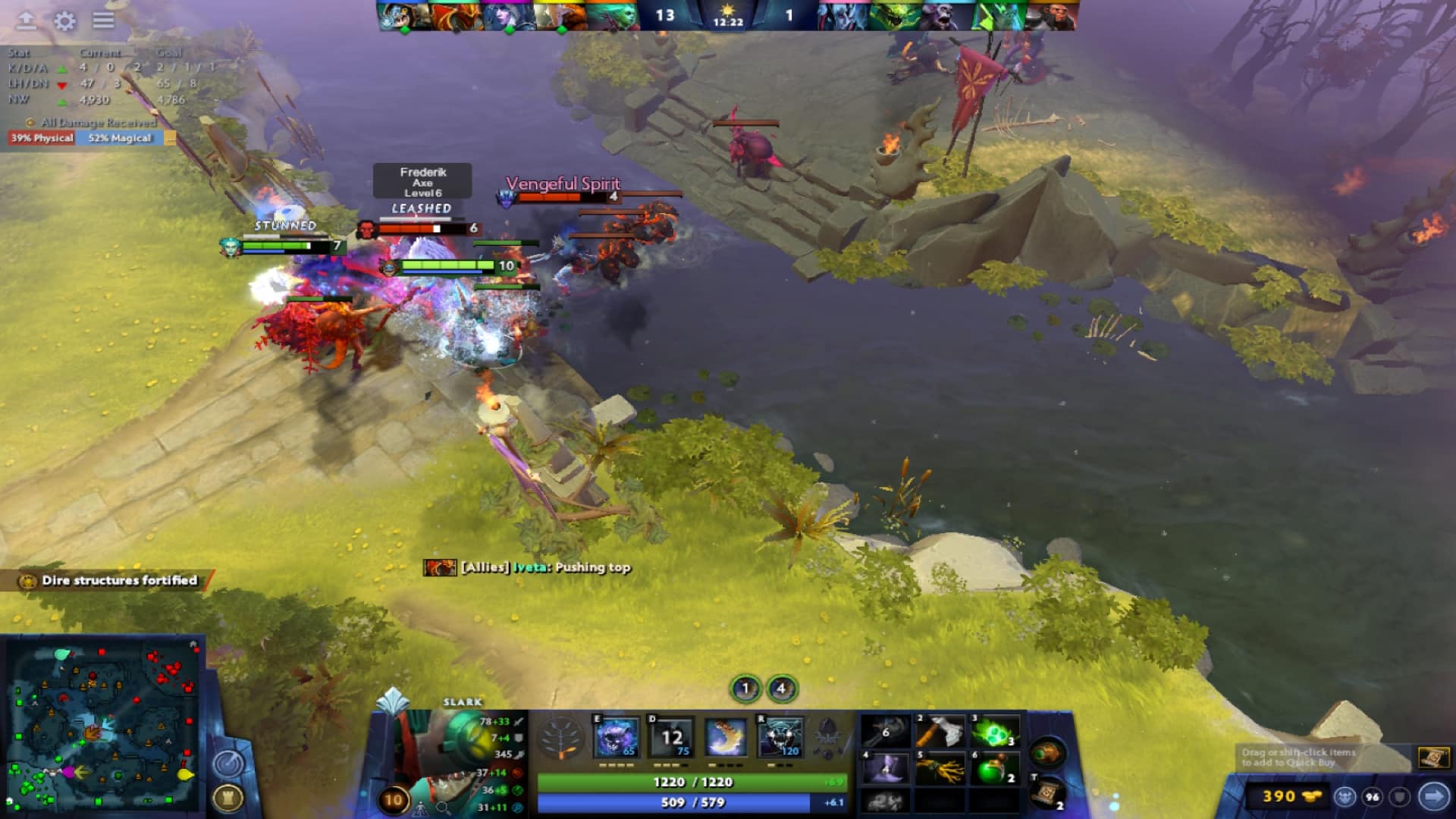Open the shop with the blue arrow button
This screenshot has width=1456, height=819.
(1432, 797)
